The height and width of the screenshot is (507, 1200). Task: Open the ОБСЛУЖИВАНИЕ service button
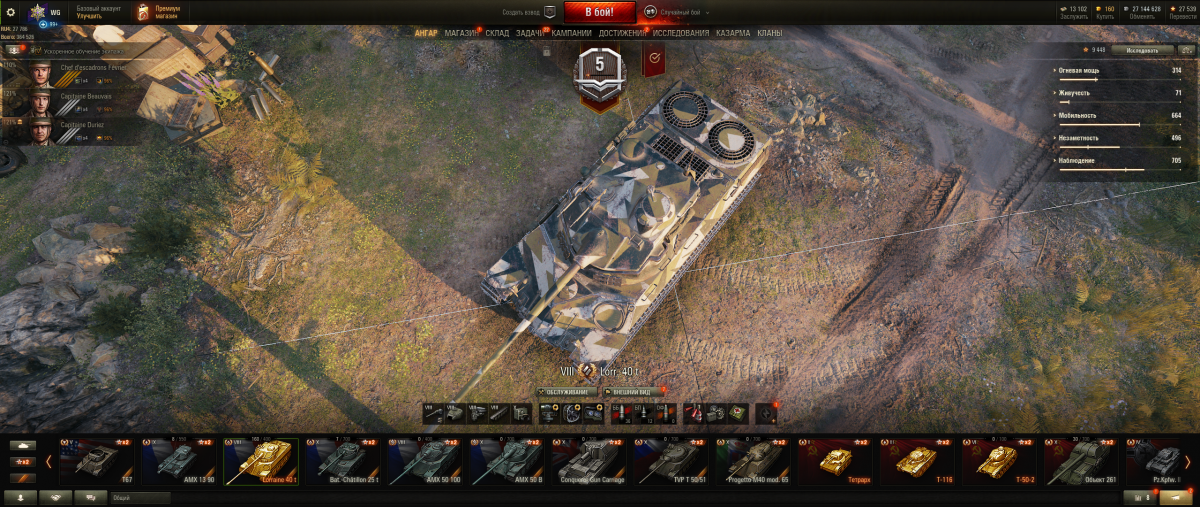coord(568,392)
